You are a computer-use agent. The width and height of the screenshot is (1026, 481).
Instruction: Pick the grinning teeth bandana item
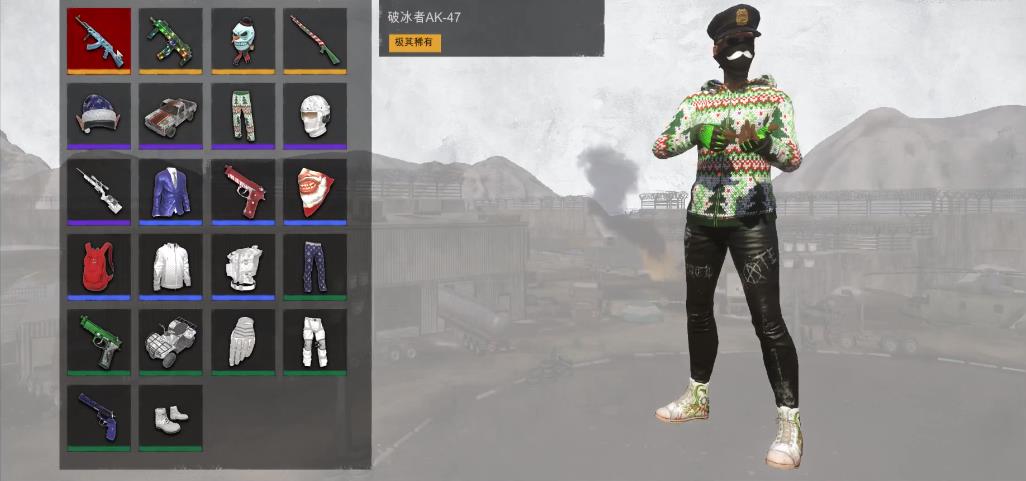[x=315, y=189]
